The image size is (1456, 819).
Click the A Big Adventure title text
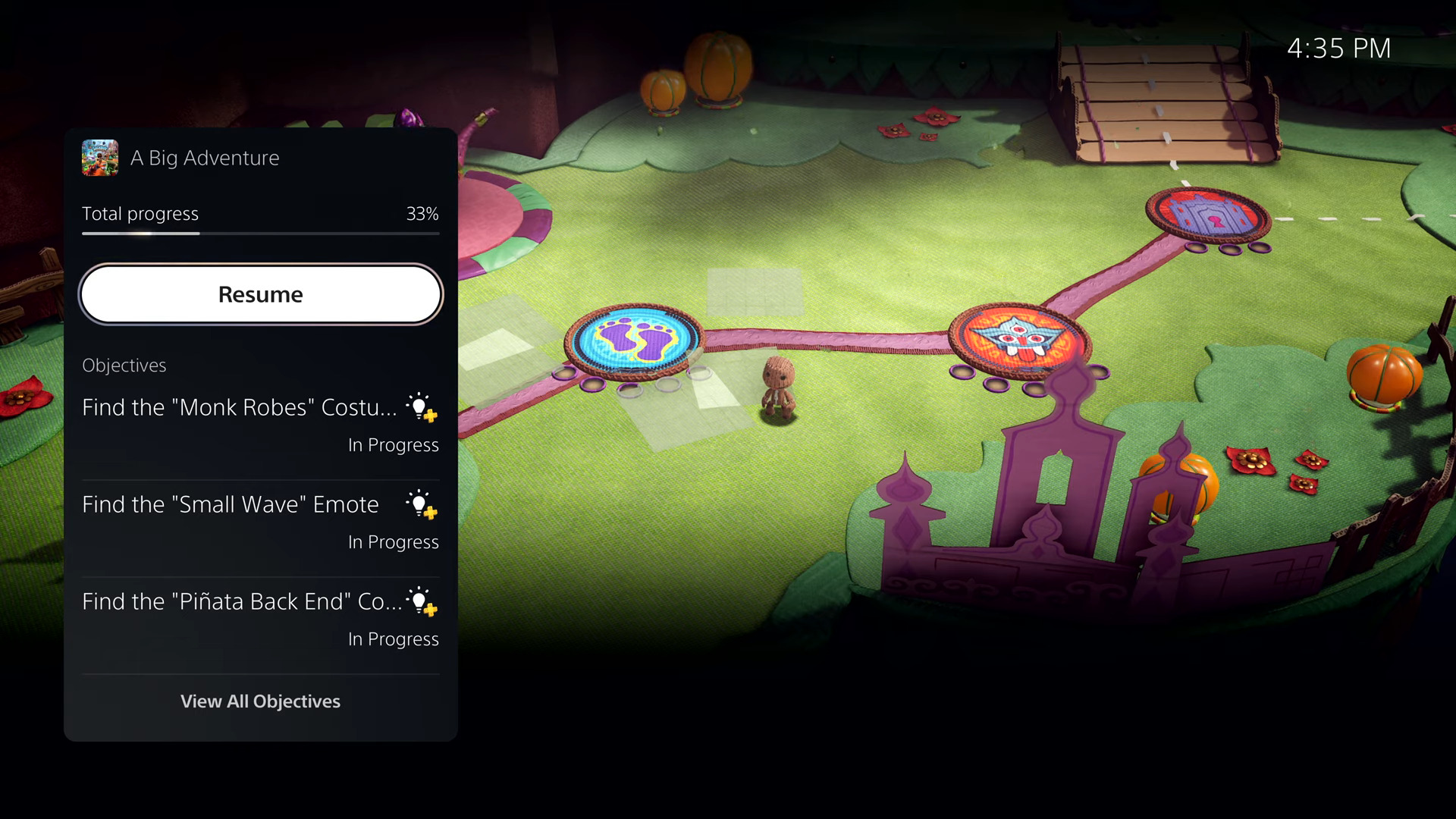click(205, 158)
